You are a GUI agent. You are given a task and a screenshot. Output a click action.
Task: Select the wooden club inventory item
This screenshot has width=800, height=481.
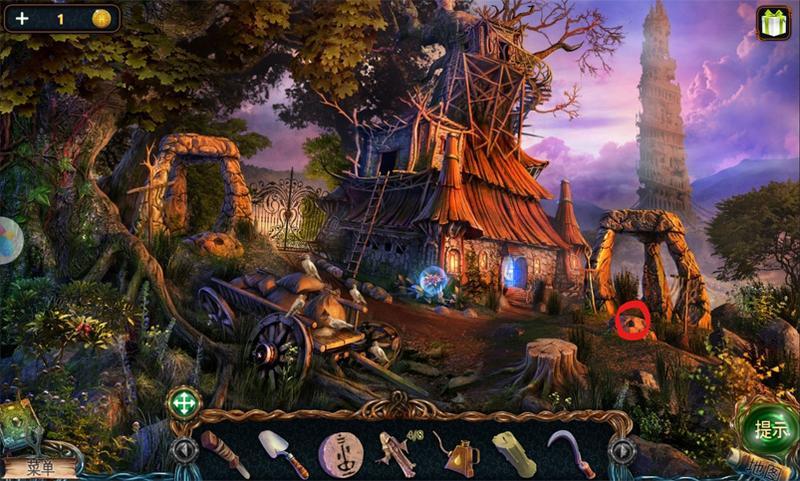pyautogui.click(x=225, y=453)
